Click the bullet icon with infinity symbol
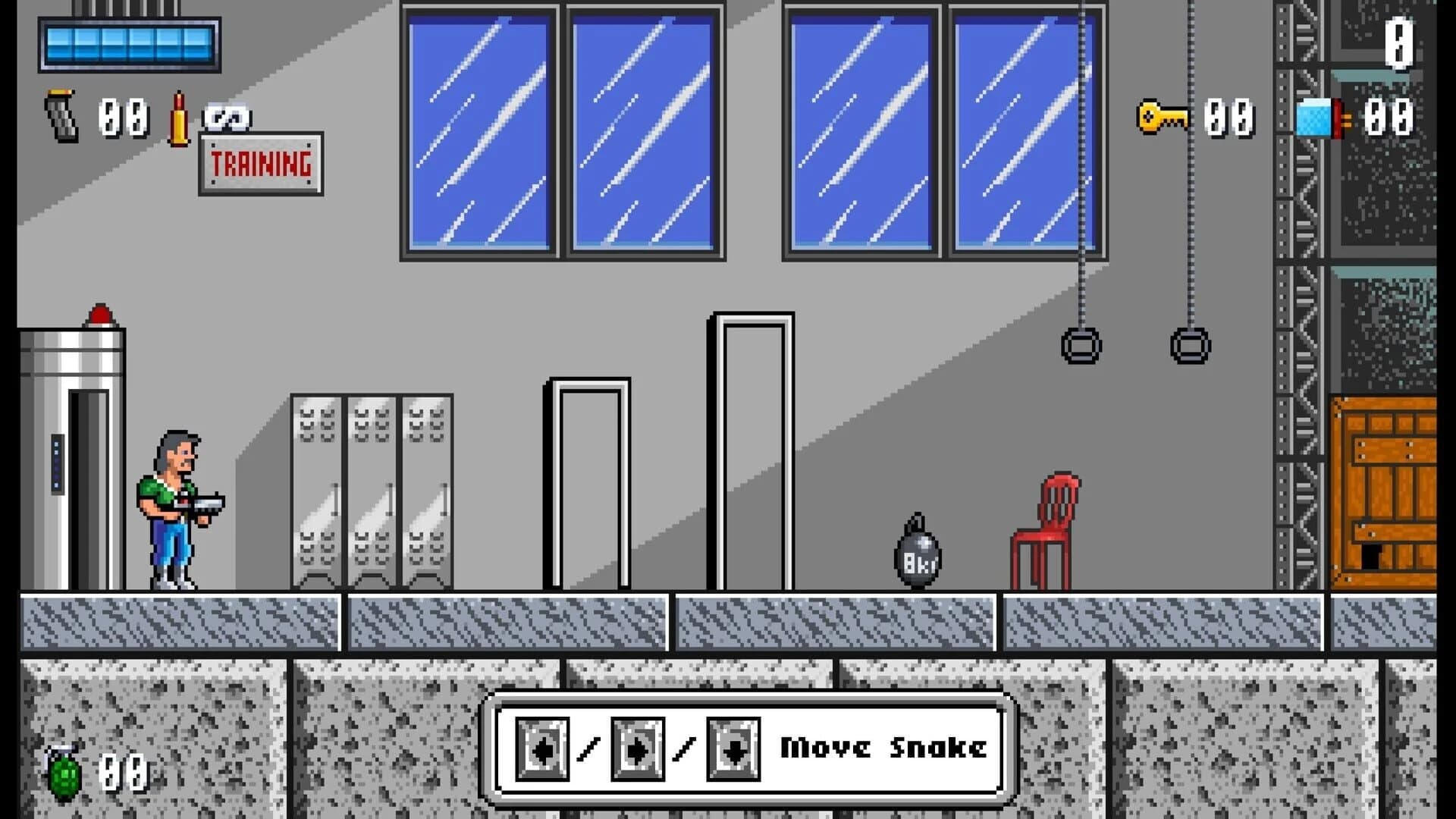1456x819 pixels. (x=180, y=118)
